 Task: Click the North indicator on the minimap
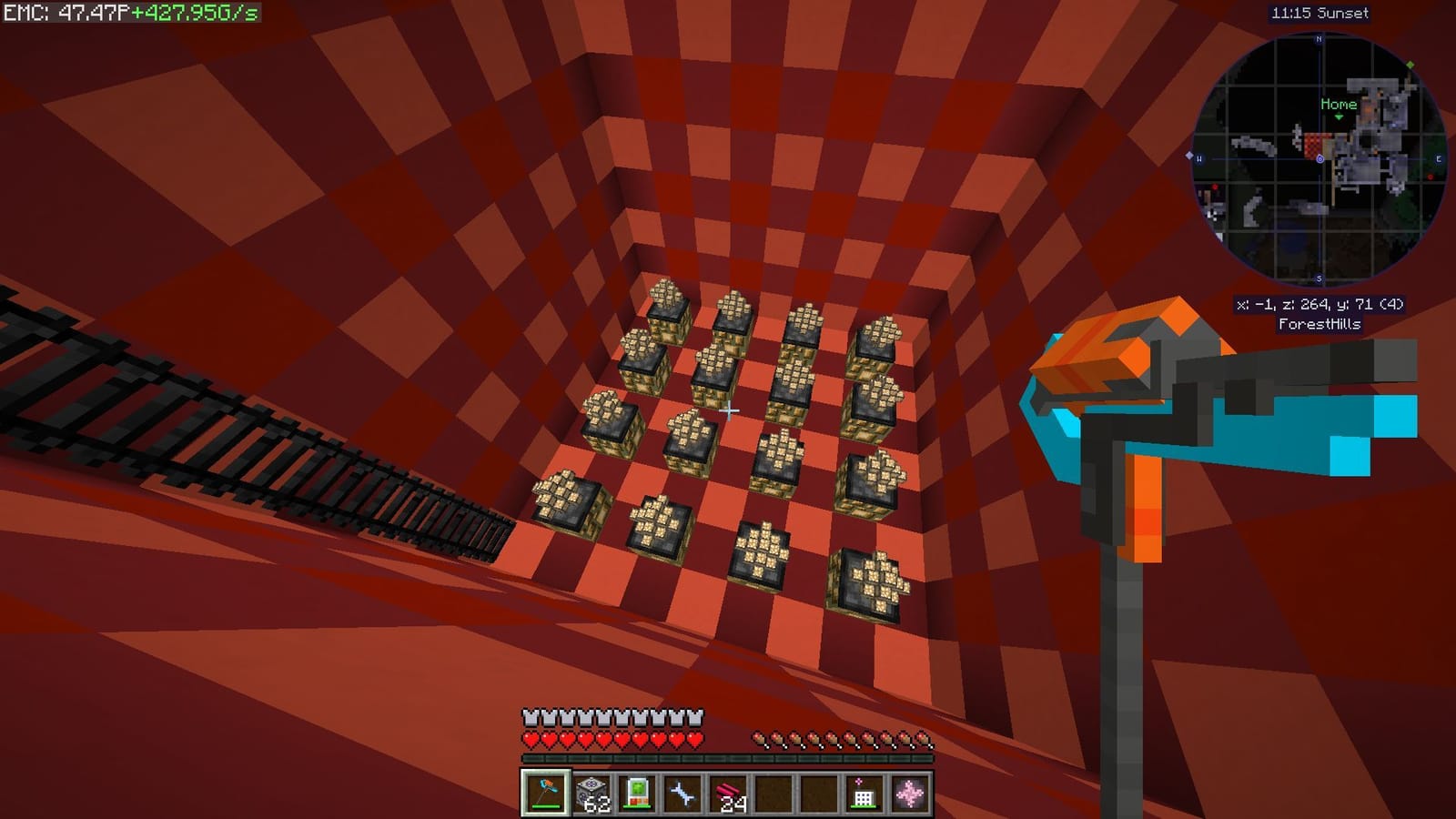pos(1318,38)
